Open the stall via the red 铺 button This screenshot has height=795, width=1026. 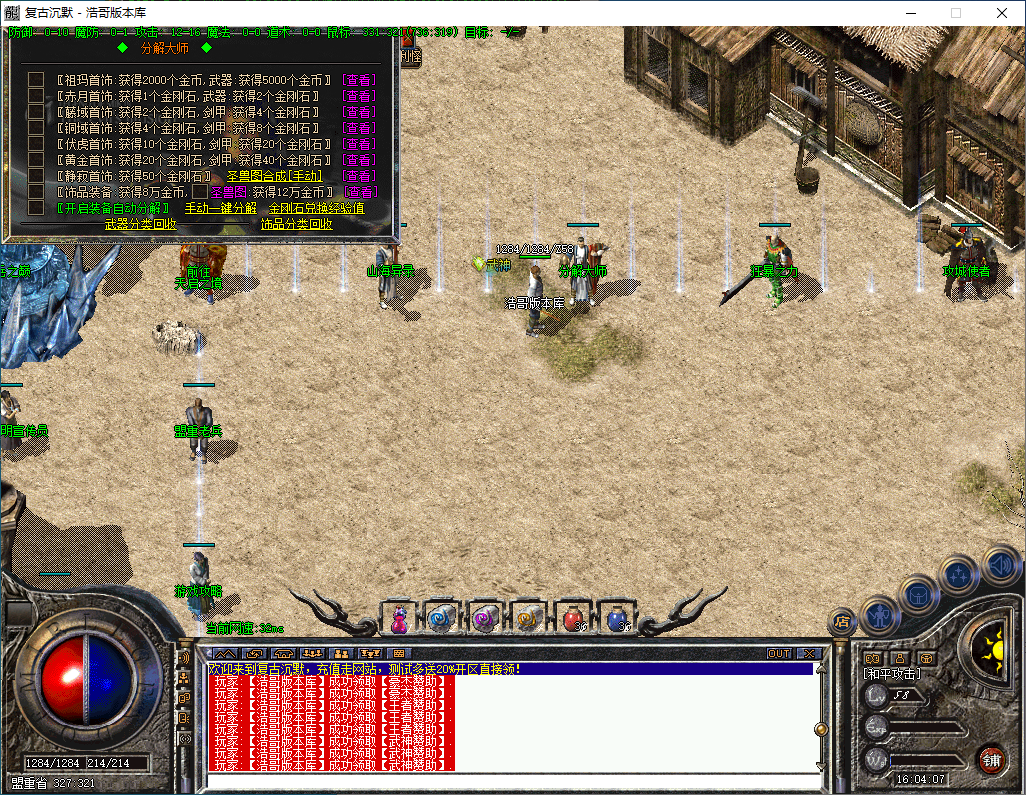tap(991, 759)
